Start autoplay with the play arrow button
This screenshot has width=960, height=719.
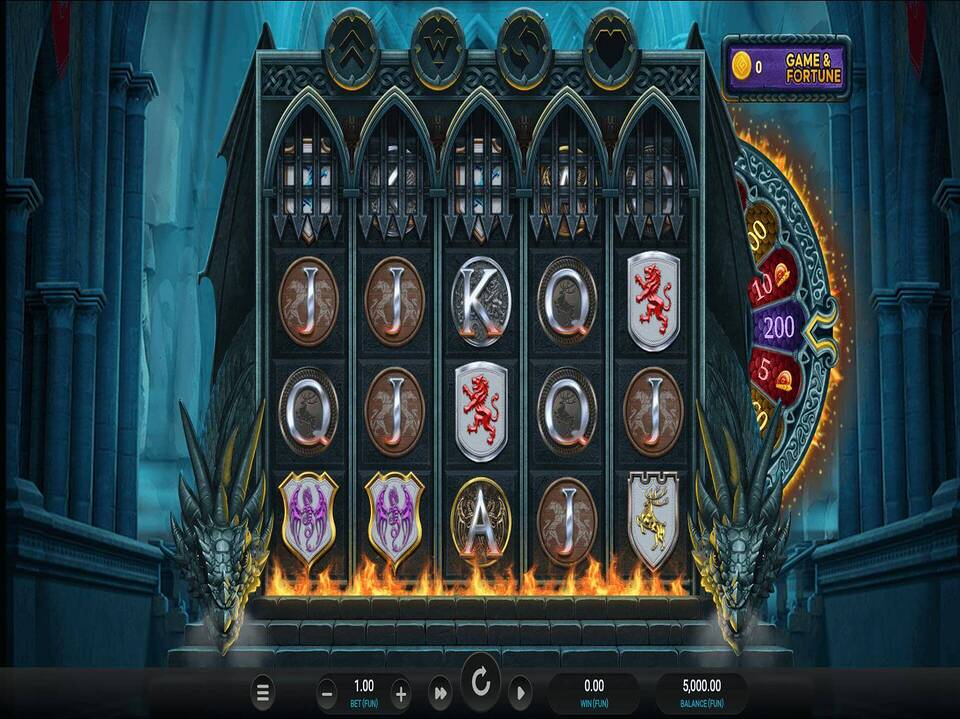point(520,692)
